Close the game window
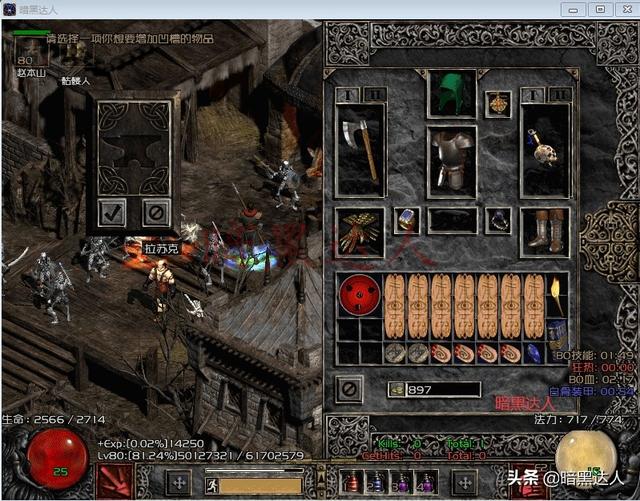640x501 pixels. coord(625,9)
